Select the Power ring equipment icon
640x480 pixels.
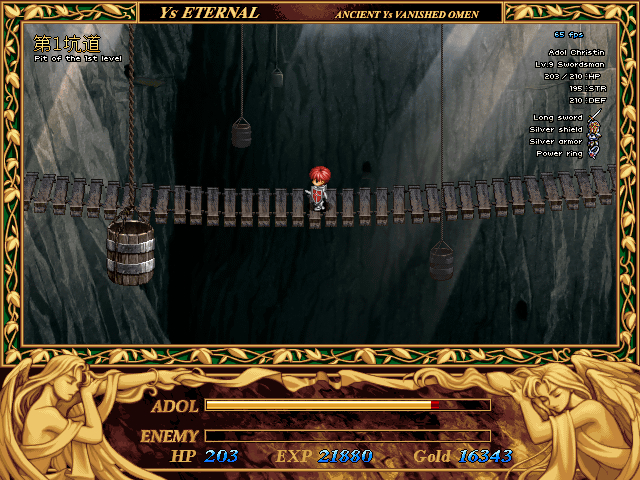tap(594, 153)
